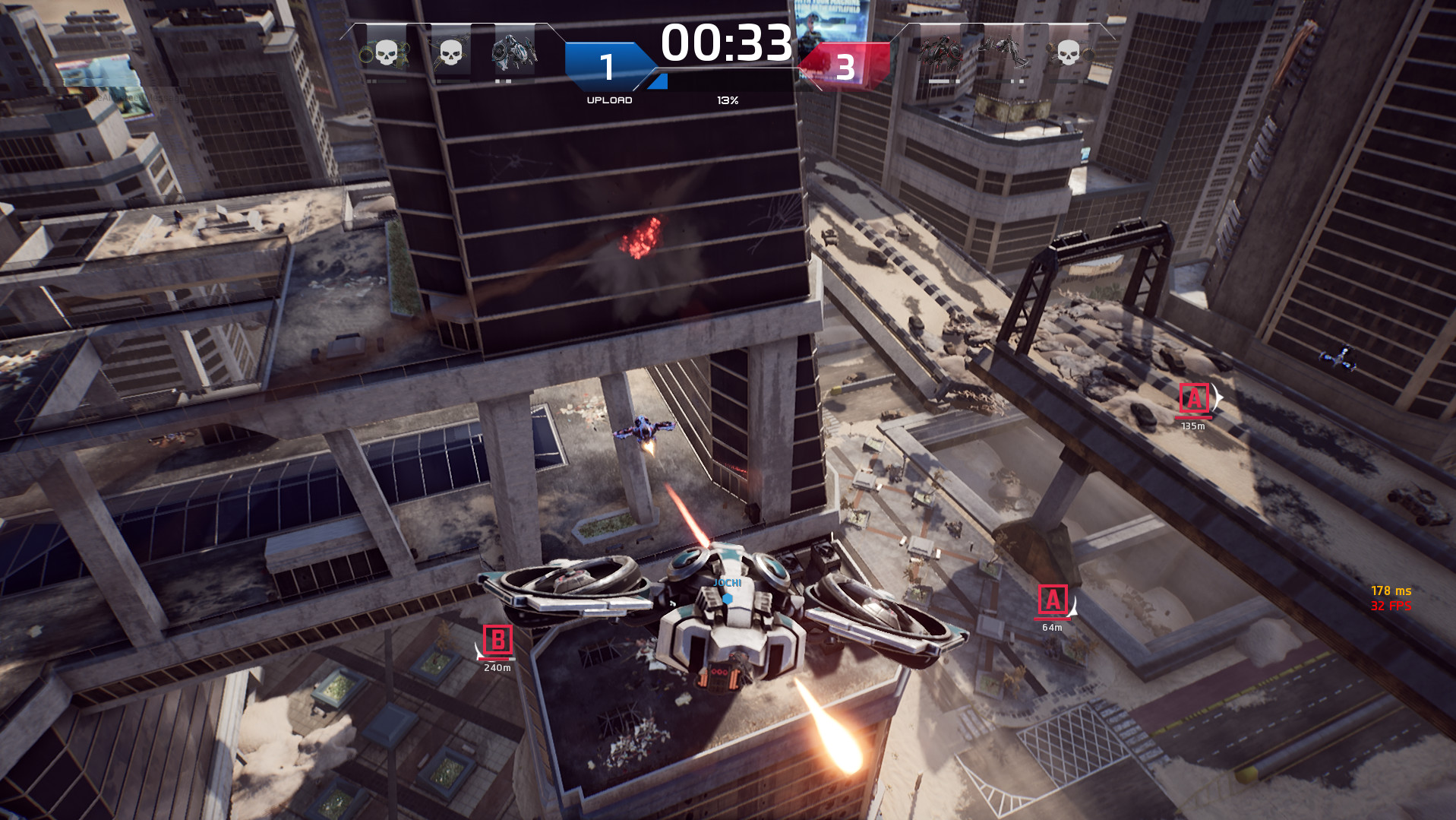Viewport: 1456px width, 820px height.
Task: Click the leftmost red team gravcycle icon
Action: [x=942, y=52]
